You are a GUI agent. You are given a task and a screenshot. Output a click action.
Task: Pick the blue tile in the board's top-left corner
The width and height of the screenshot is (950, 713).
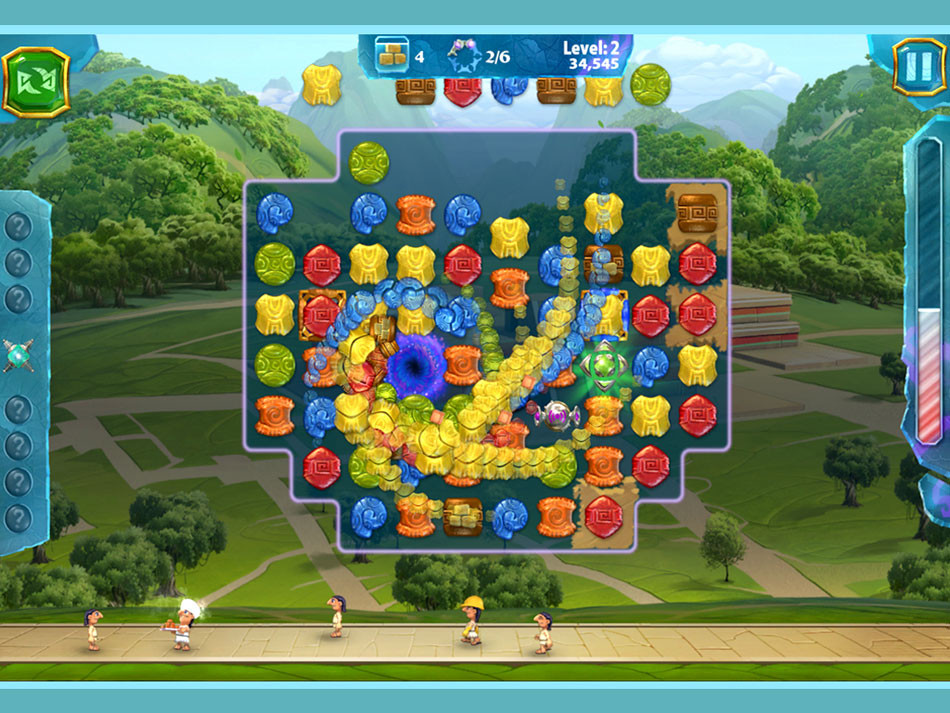[274, 213]
